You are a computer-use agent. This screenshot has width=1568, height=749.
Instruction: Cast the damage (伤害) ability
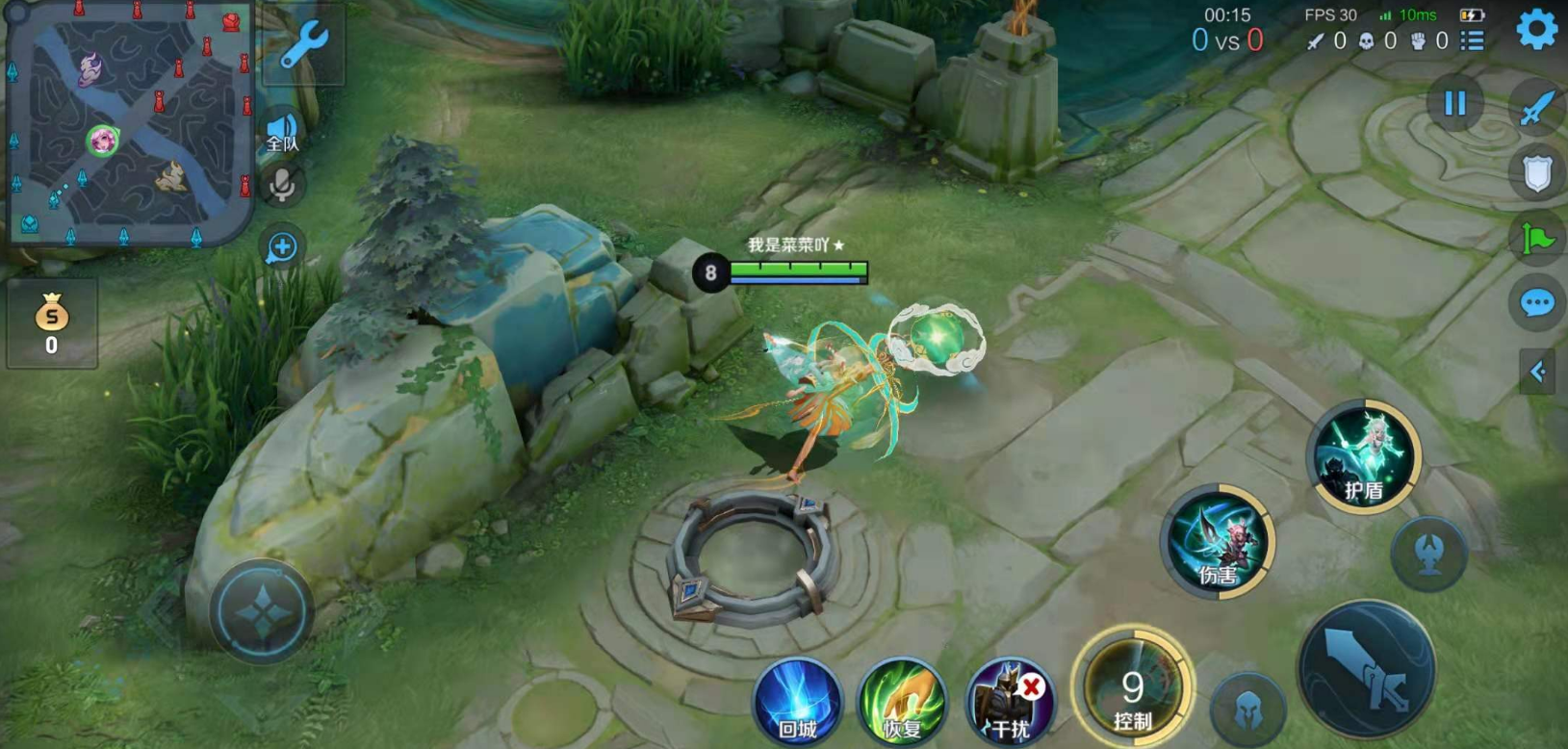point(1218,541)
